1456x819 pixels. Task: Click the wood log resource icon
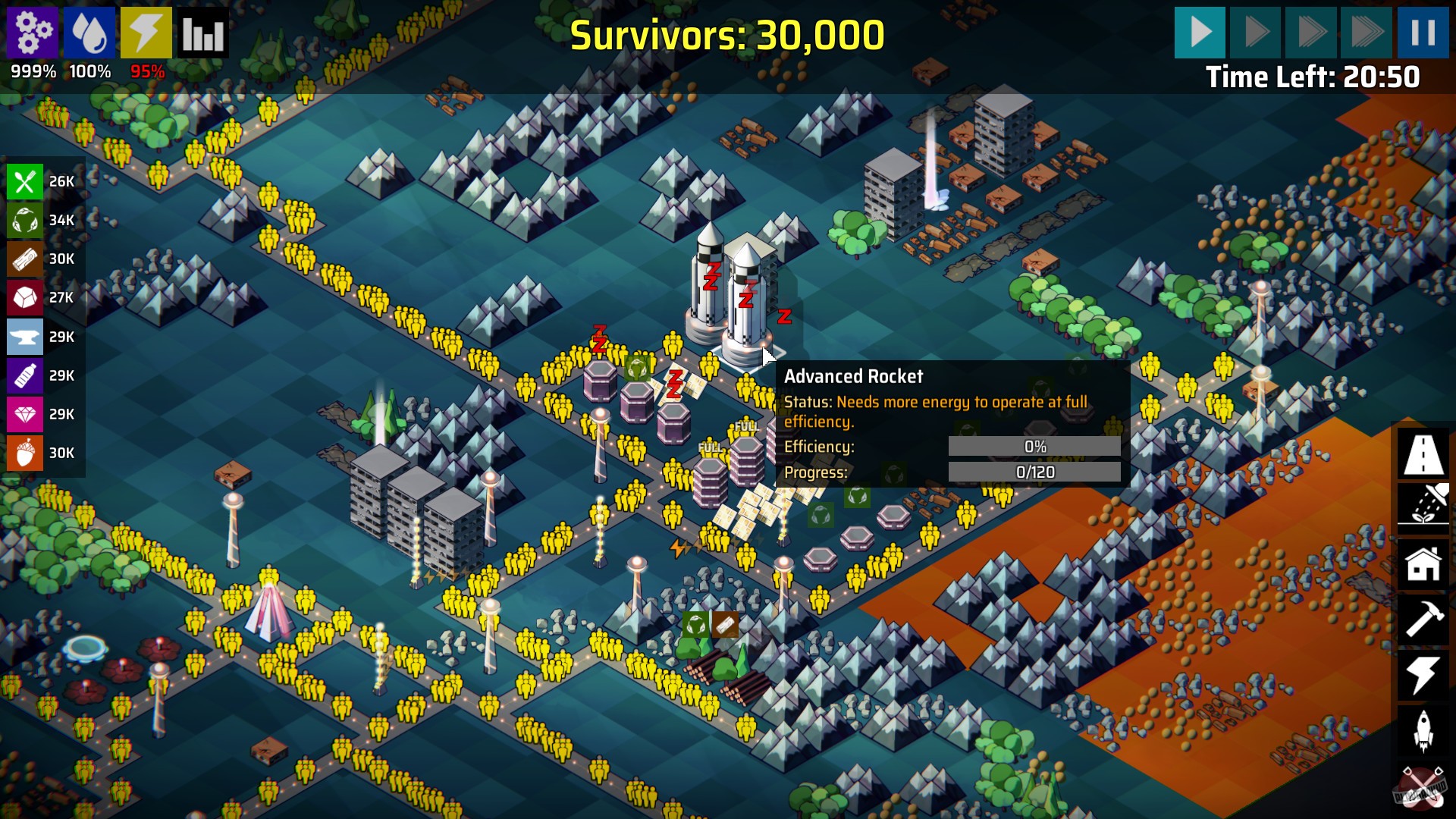coord(24,259)
